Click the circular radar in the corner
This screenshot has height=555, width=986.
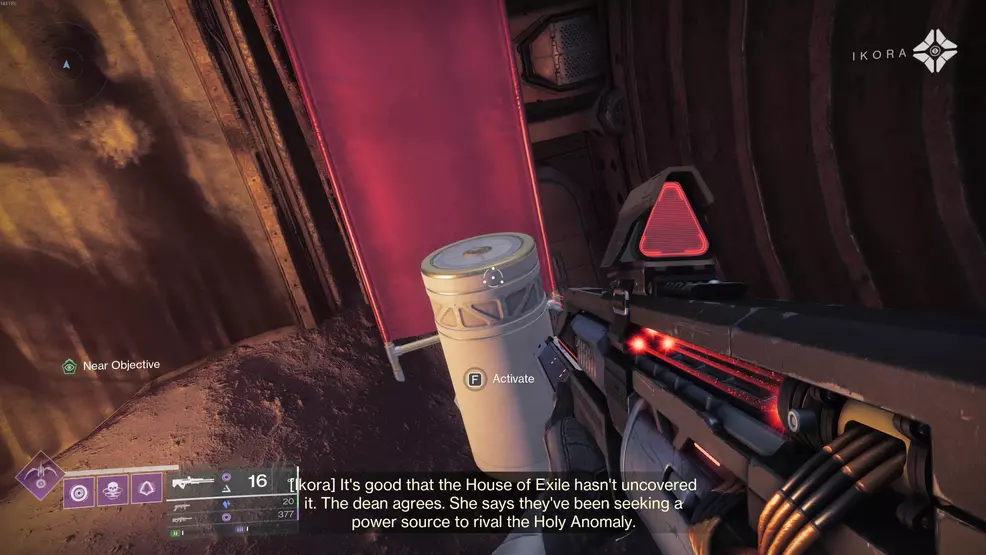67,63
